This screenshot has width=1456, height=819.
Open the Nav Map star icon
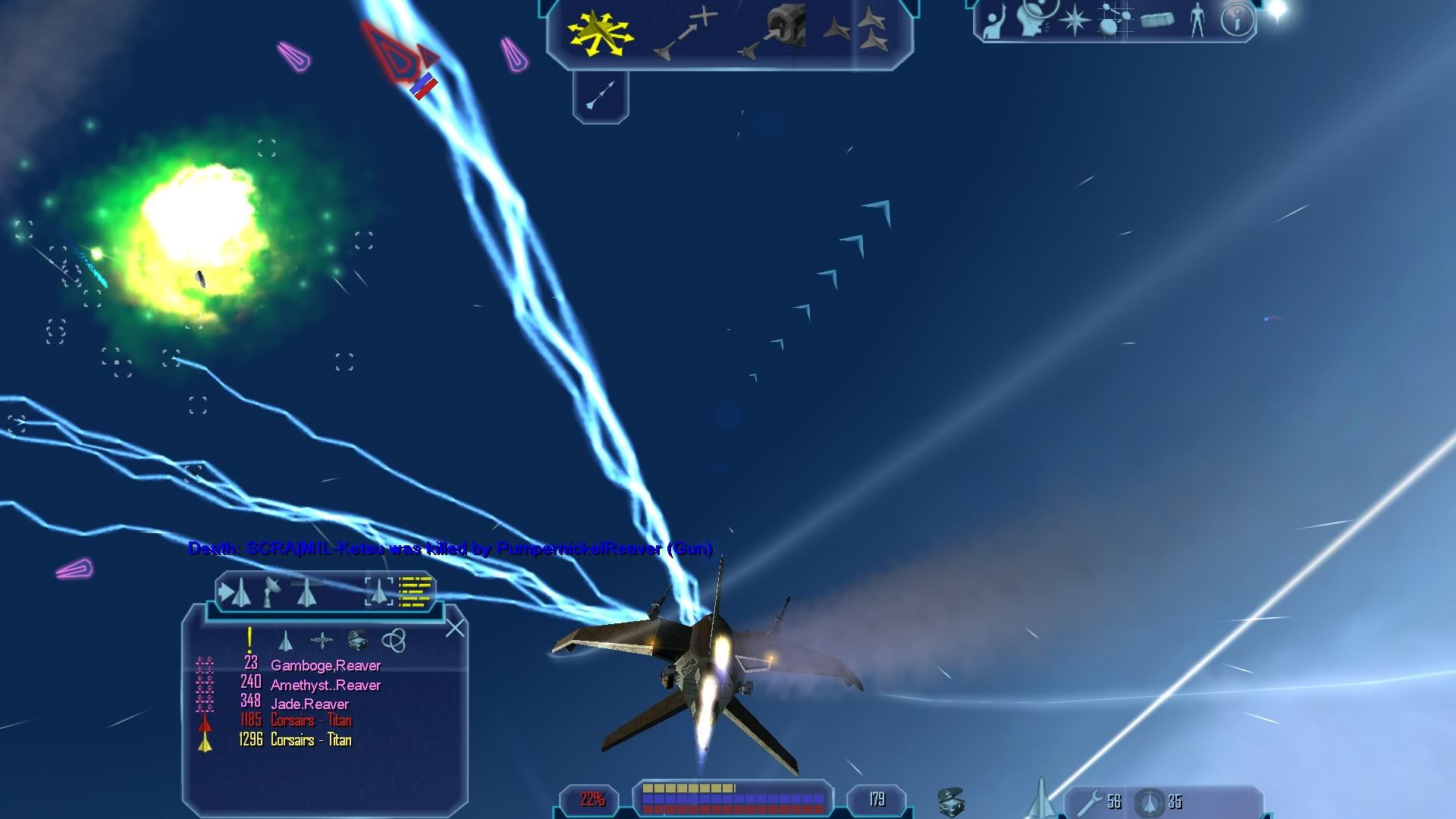click(1074, 20)
